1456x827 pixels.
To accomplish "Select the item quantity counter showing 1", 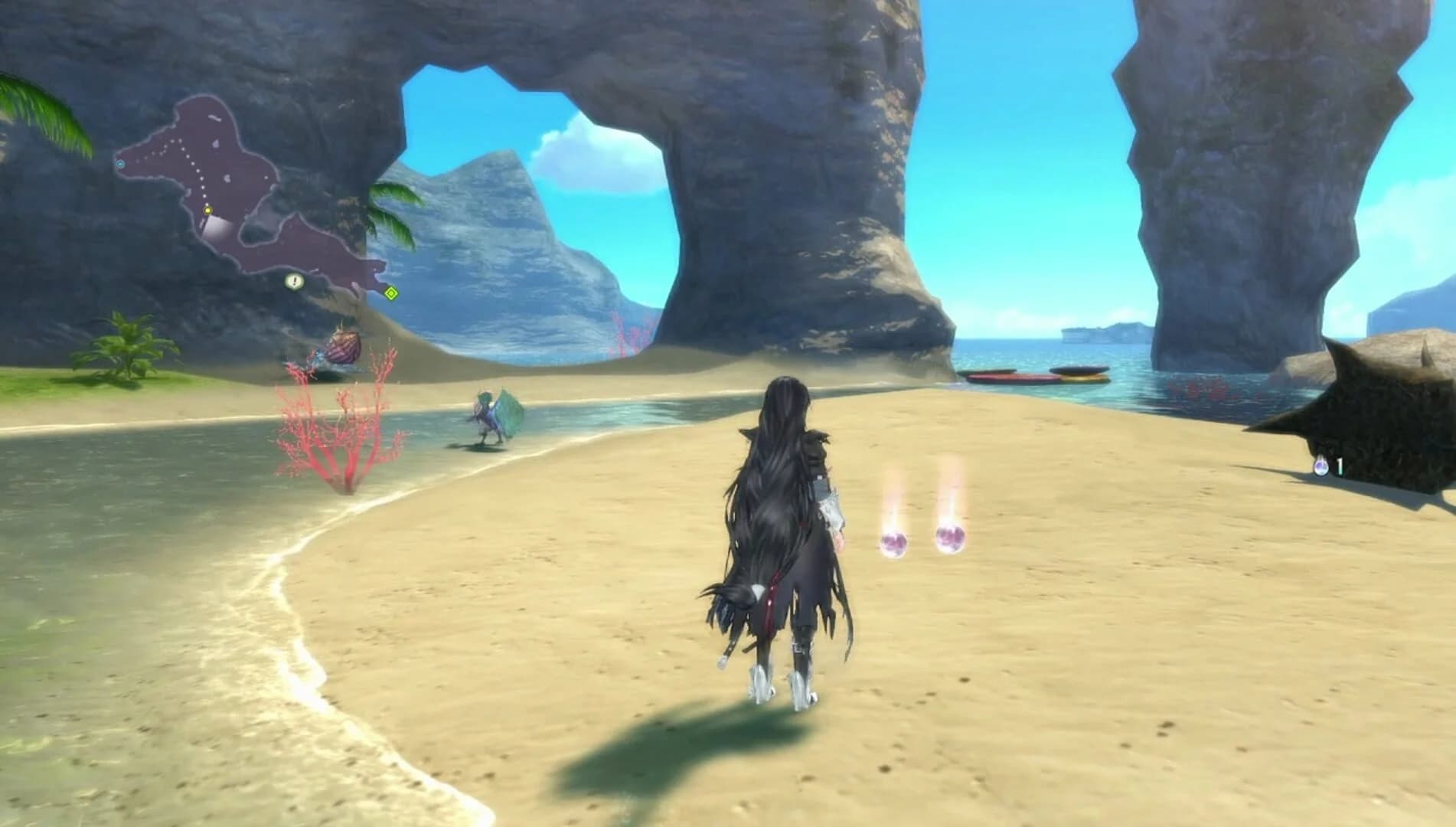I will coord(1340,466).
